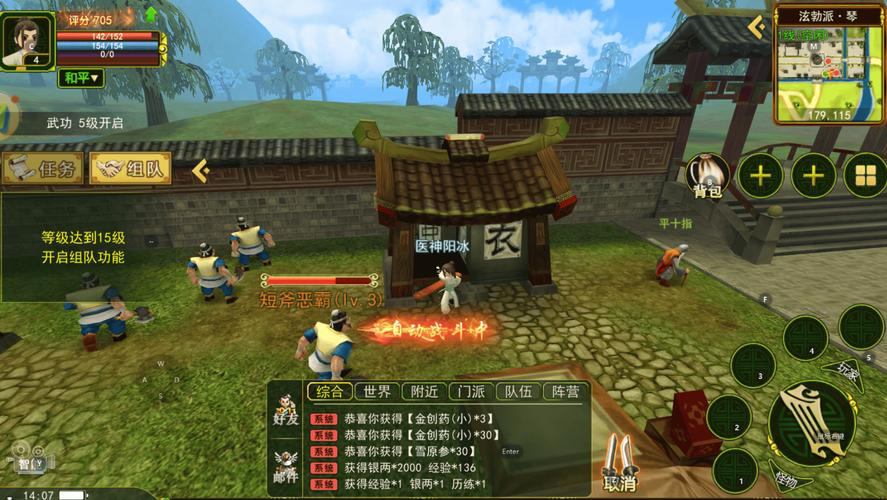Screen dimensions: 887x500
Task: Collapse the quest panel with the arrow
Action: point(200,170)
